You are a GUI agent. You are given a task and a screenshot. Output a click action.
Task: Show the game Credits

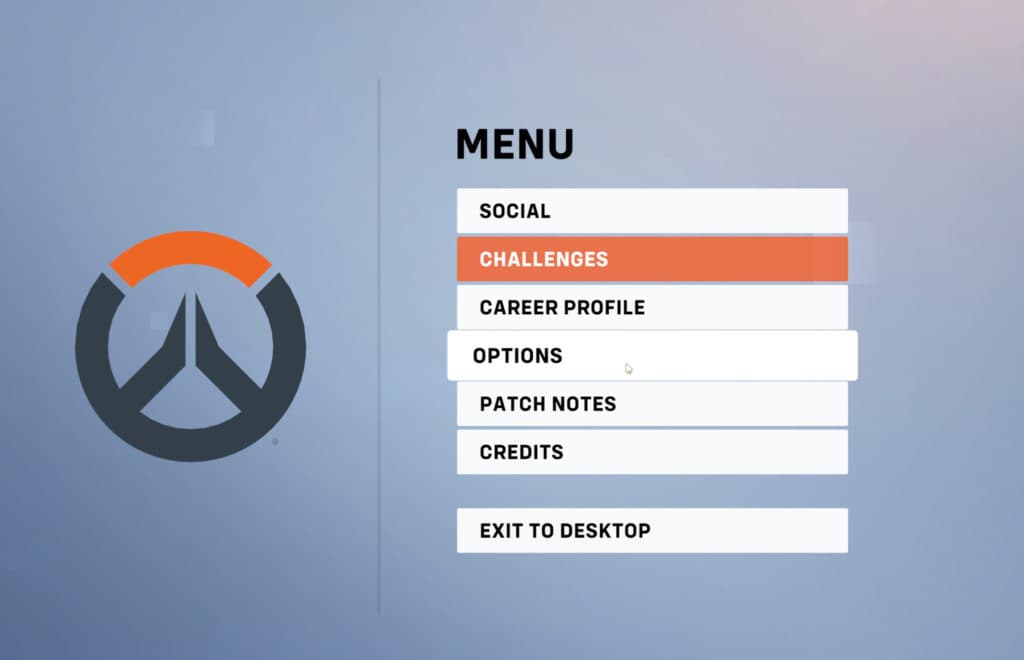coord(652,452)
